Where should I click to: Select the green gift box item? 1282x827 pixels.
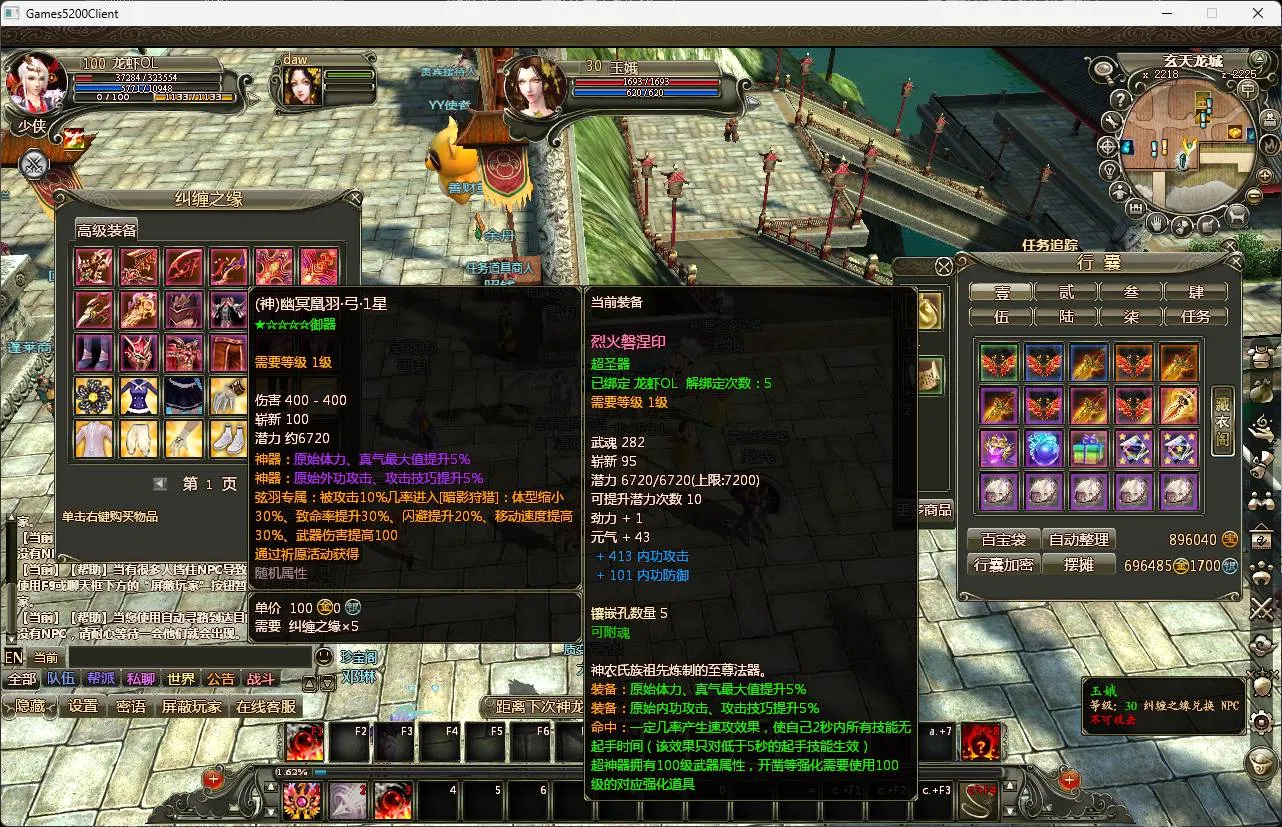[1088, 449]
